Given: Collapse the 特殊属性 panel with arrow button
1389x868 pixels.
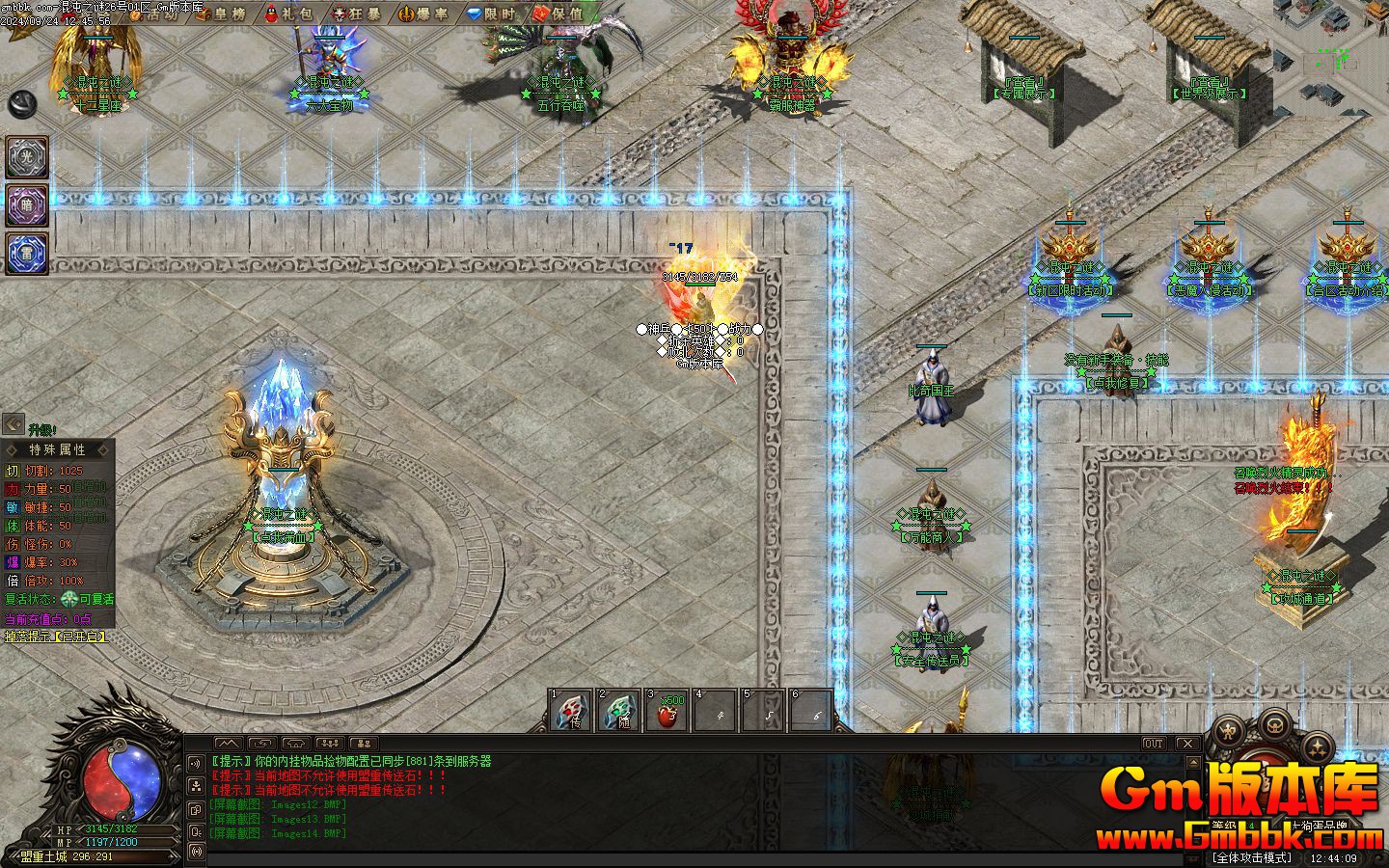Looking at the screenshot, I should point(14,423).
